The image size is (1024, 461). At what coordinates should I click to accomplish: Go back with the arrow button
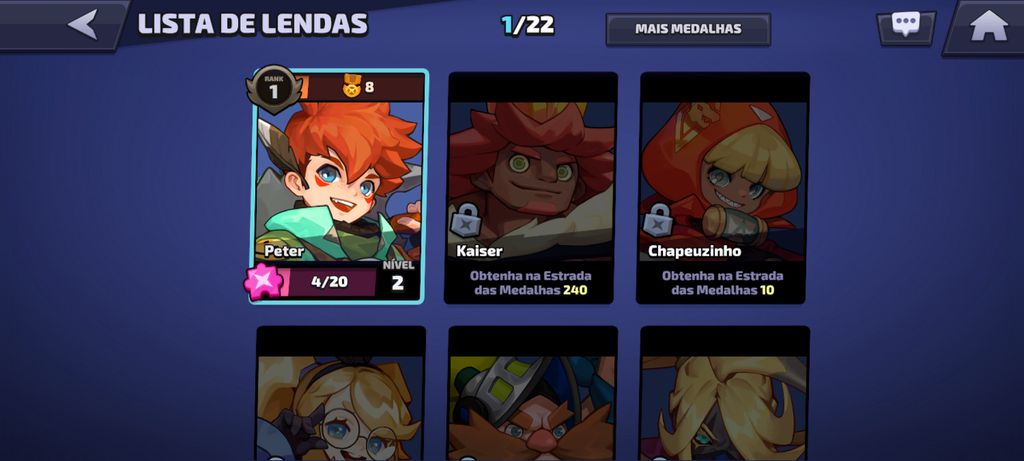coord(84,24)
